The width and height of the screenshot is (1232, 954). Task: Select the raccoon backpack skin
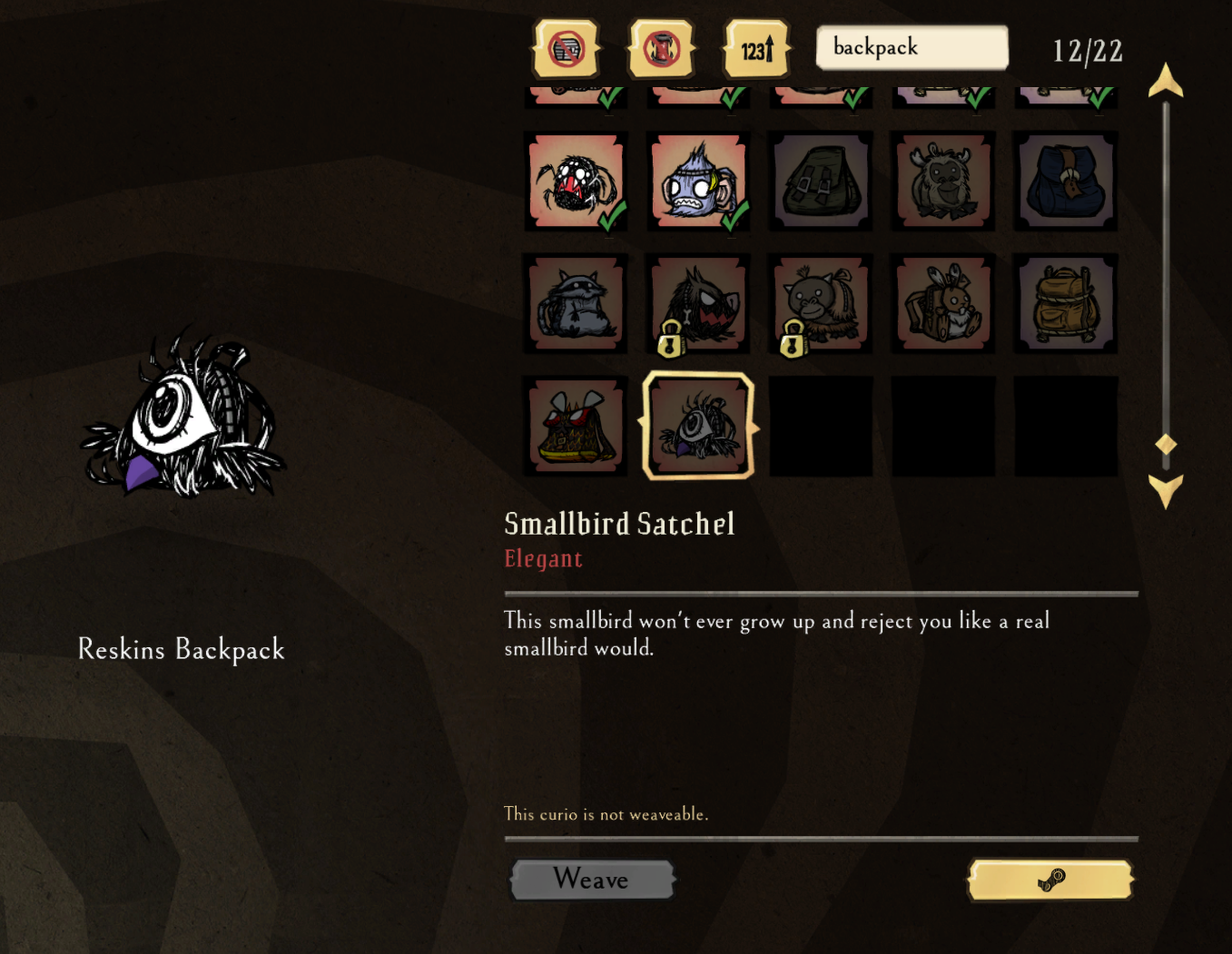576,303
